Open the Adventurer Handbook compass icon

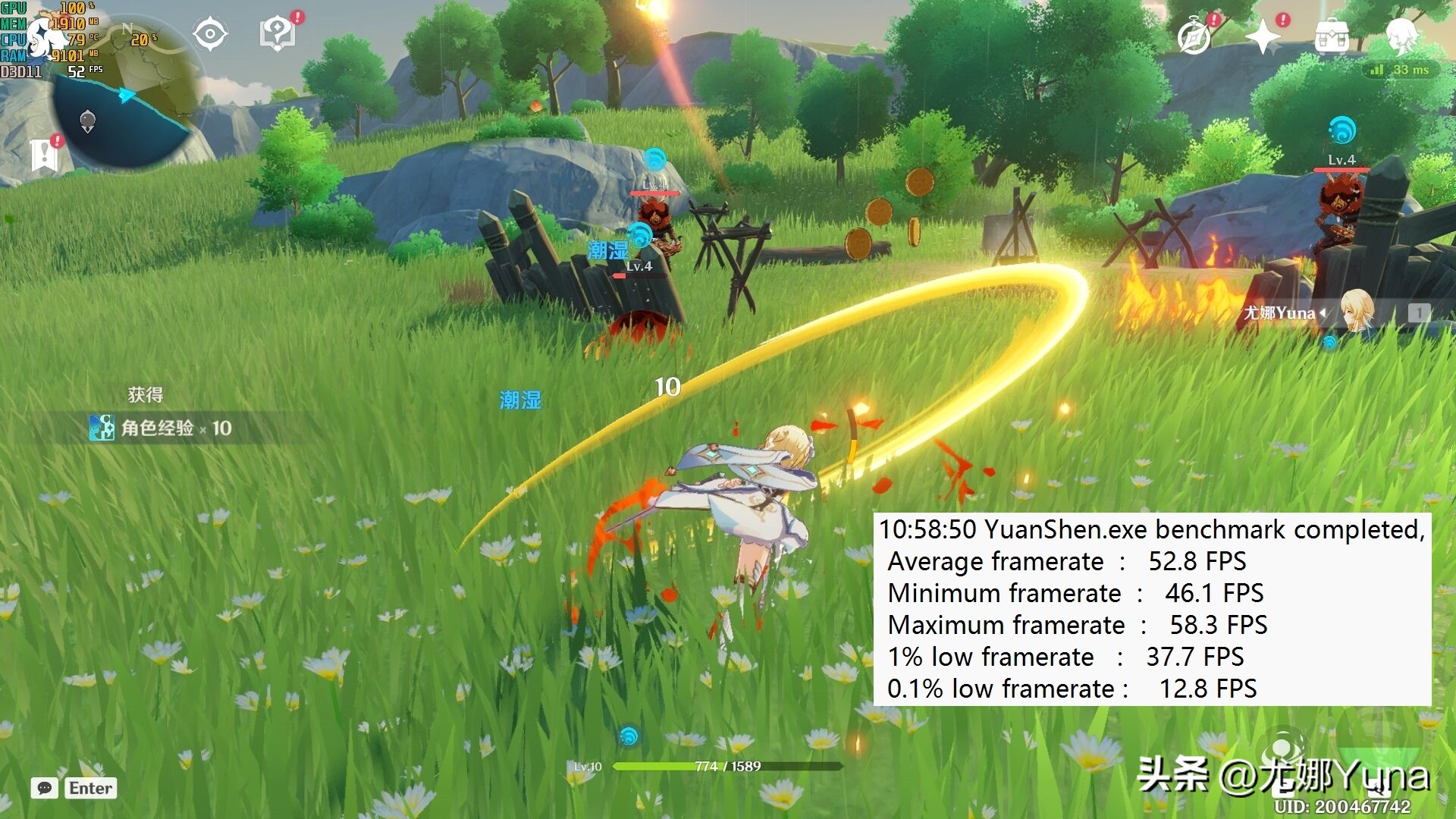1194,36
